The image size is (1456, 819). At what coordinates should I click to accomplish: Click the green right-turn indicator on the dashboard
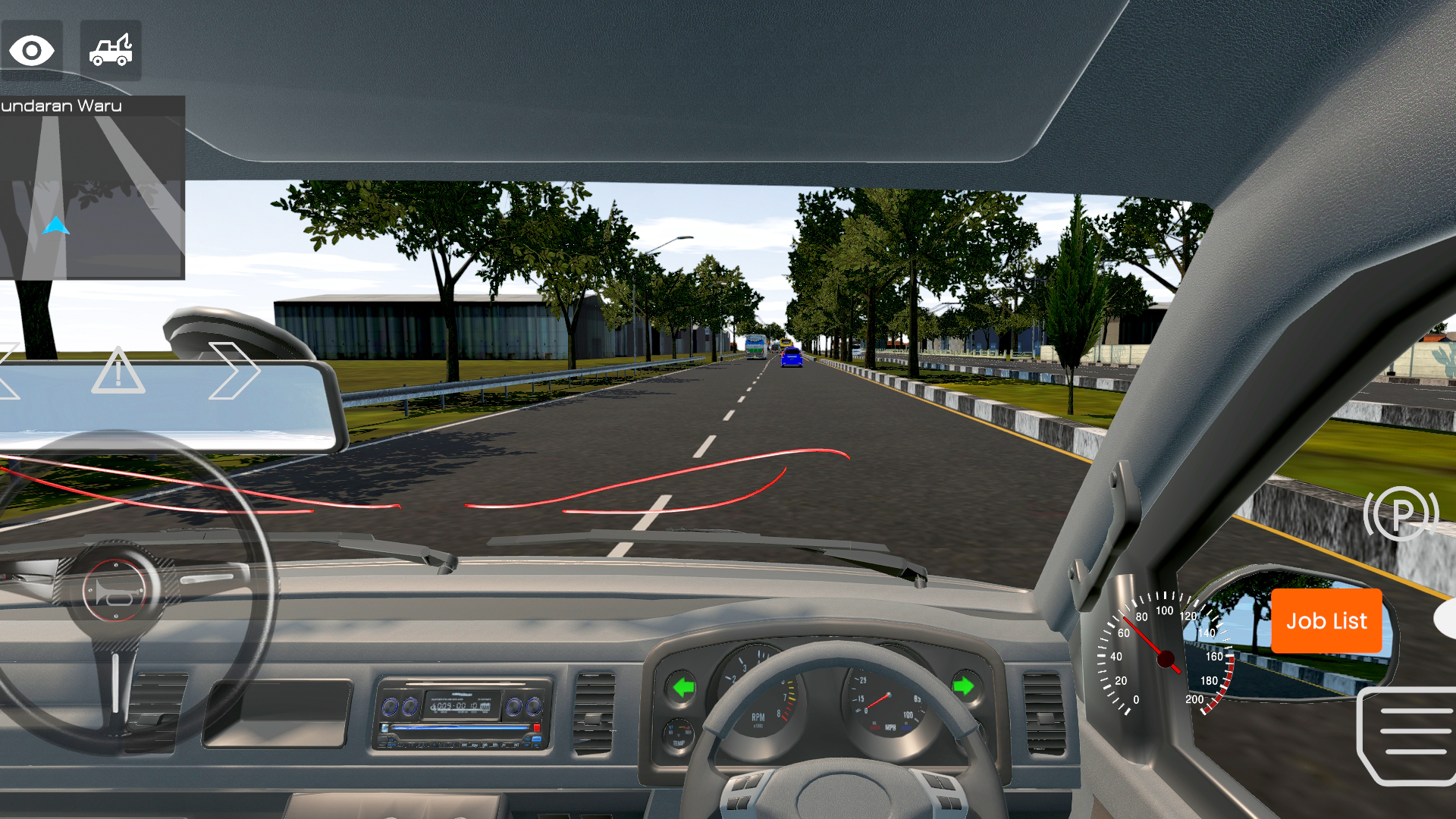963,686
